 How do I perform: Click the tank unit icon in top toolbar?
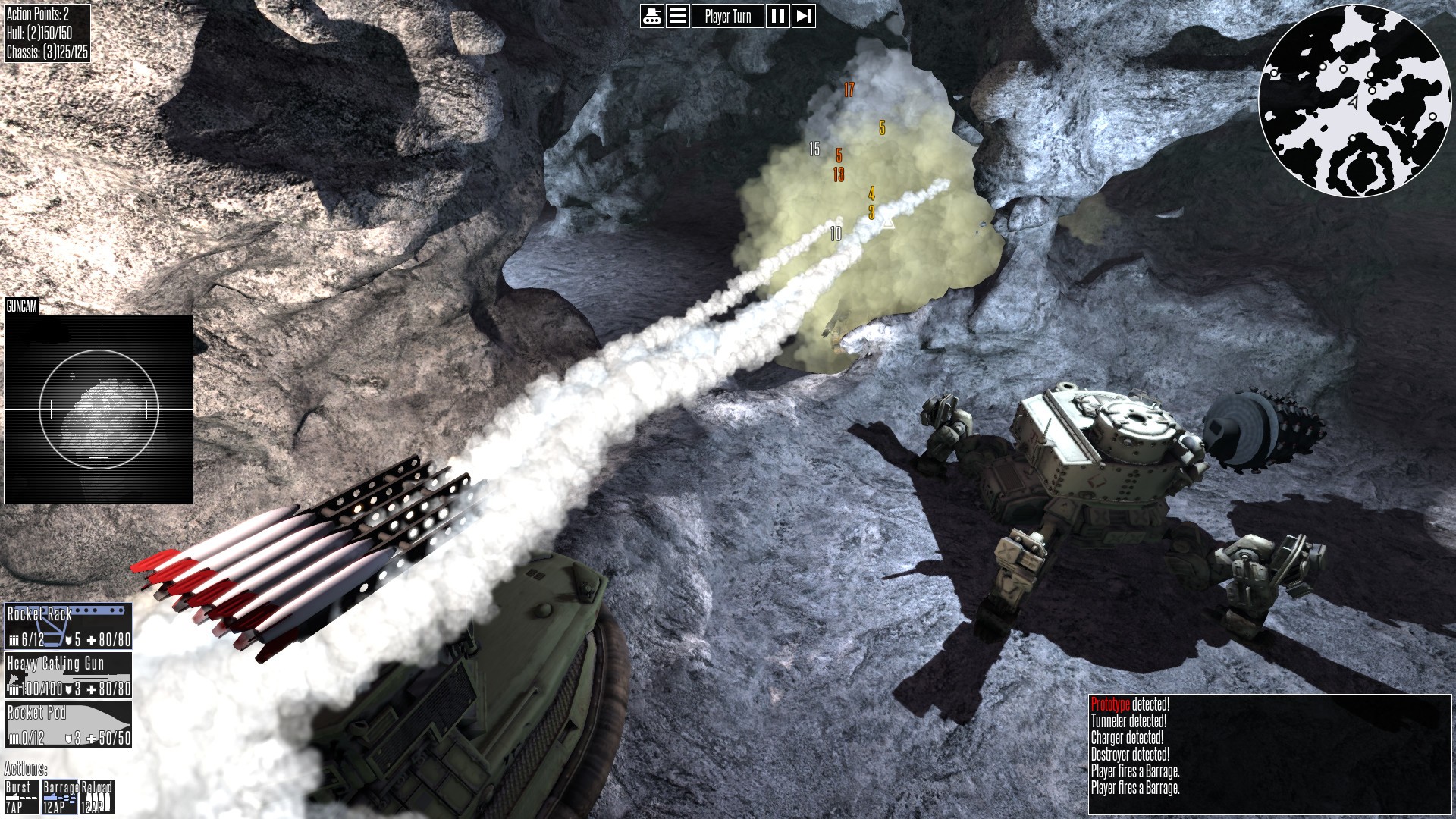[x=652, y=16]
